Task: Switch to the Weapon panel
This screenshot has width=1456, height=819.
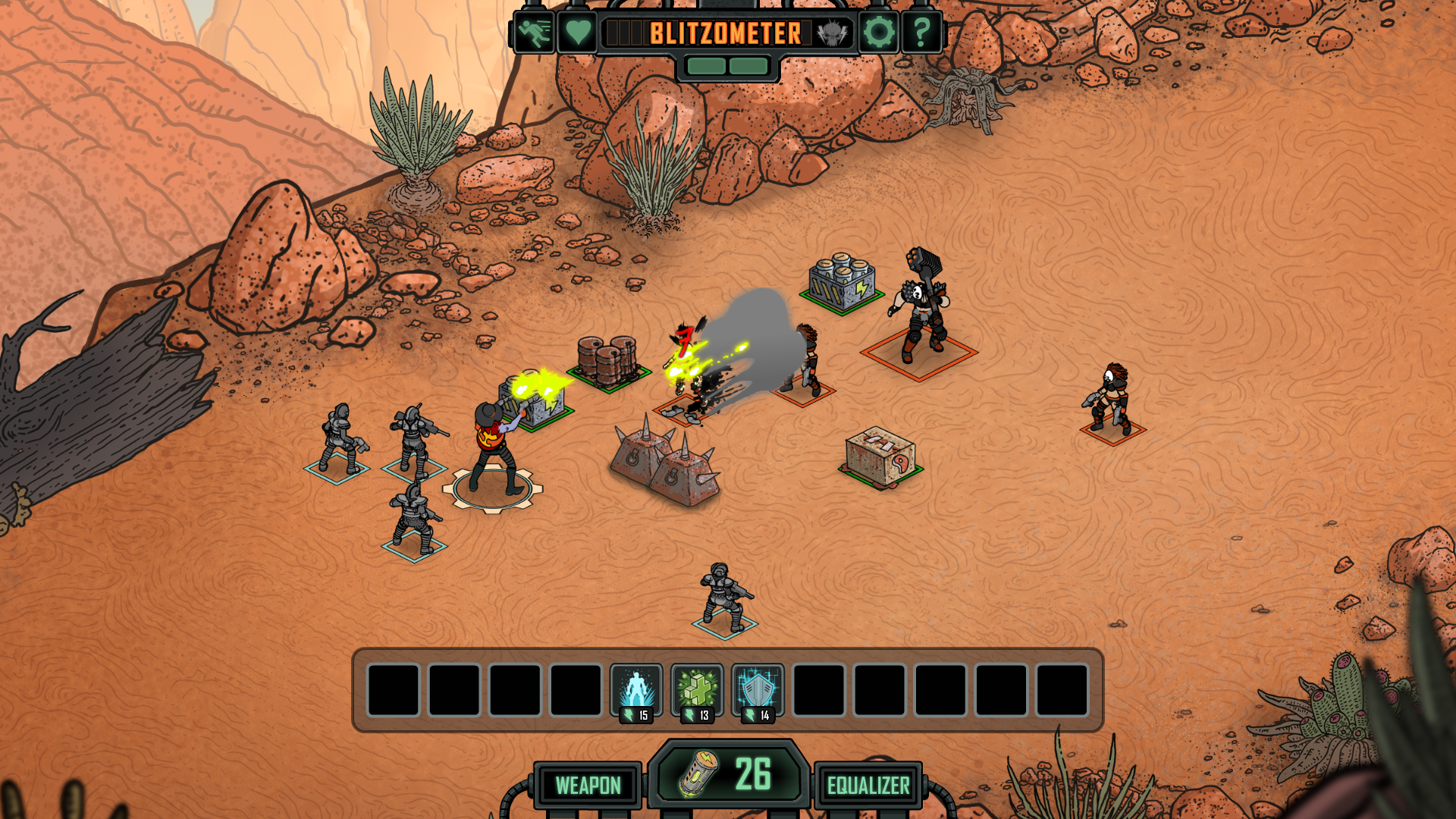Action: coord(588,785)
